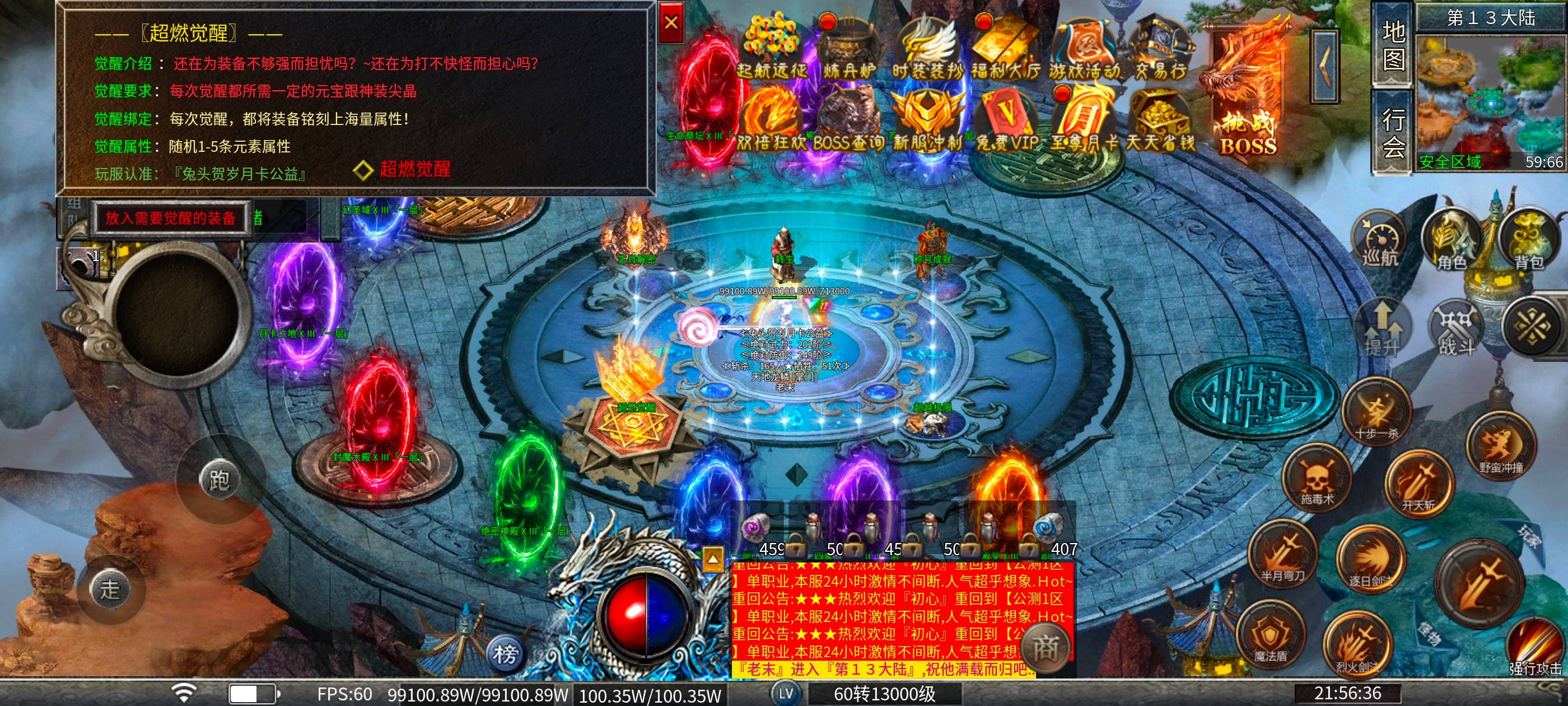Open the 榜 ranking button
The height and width of the screenshot is (706, 1568).
click(x=505, y=654)
